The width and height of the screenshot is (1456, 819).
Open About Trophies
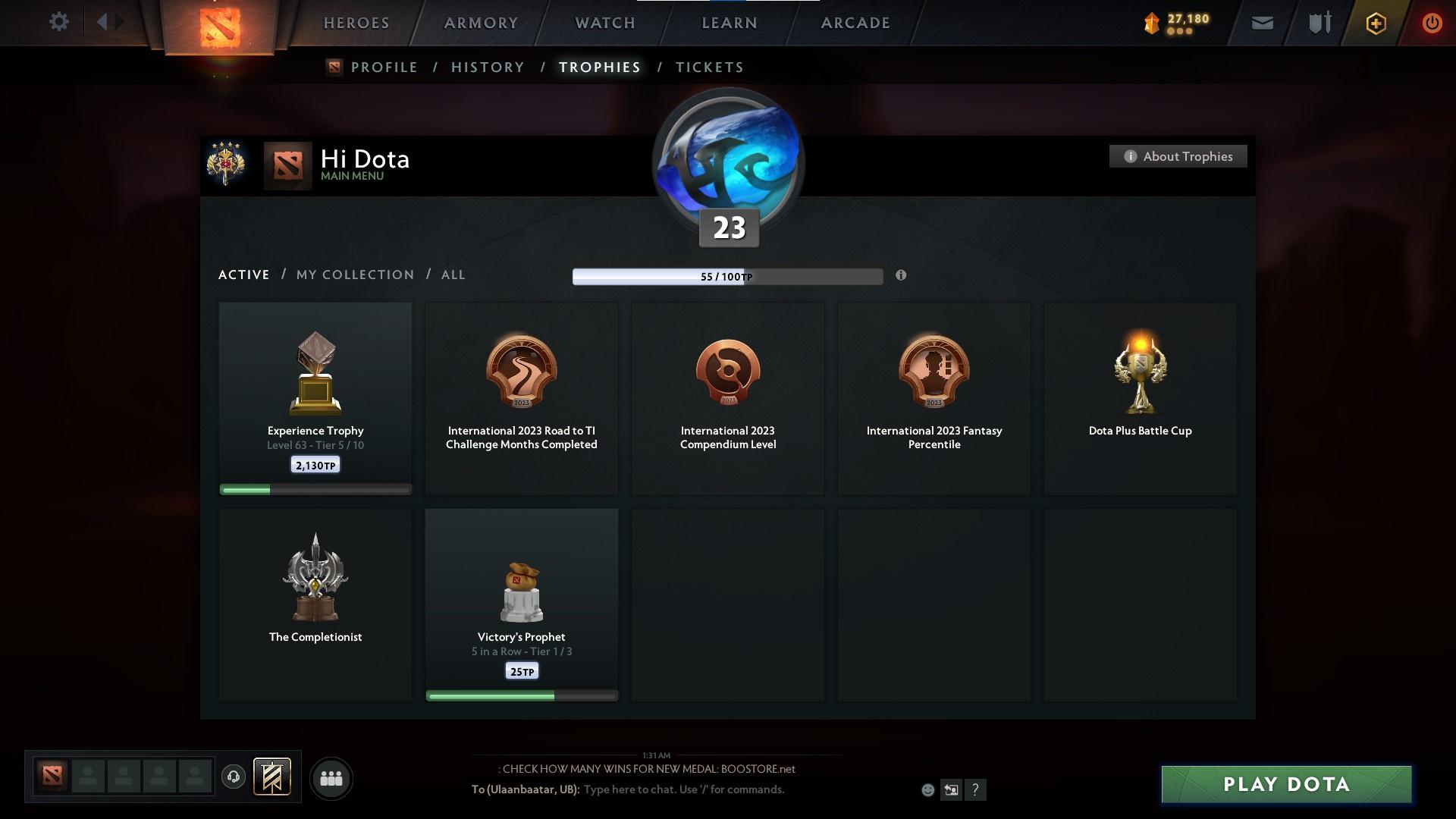coord(1178,156)
